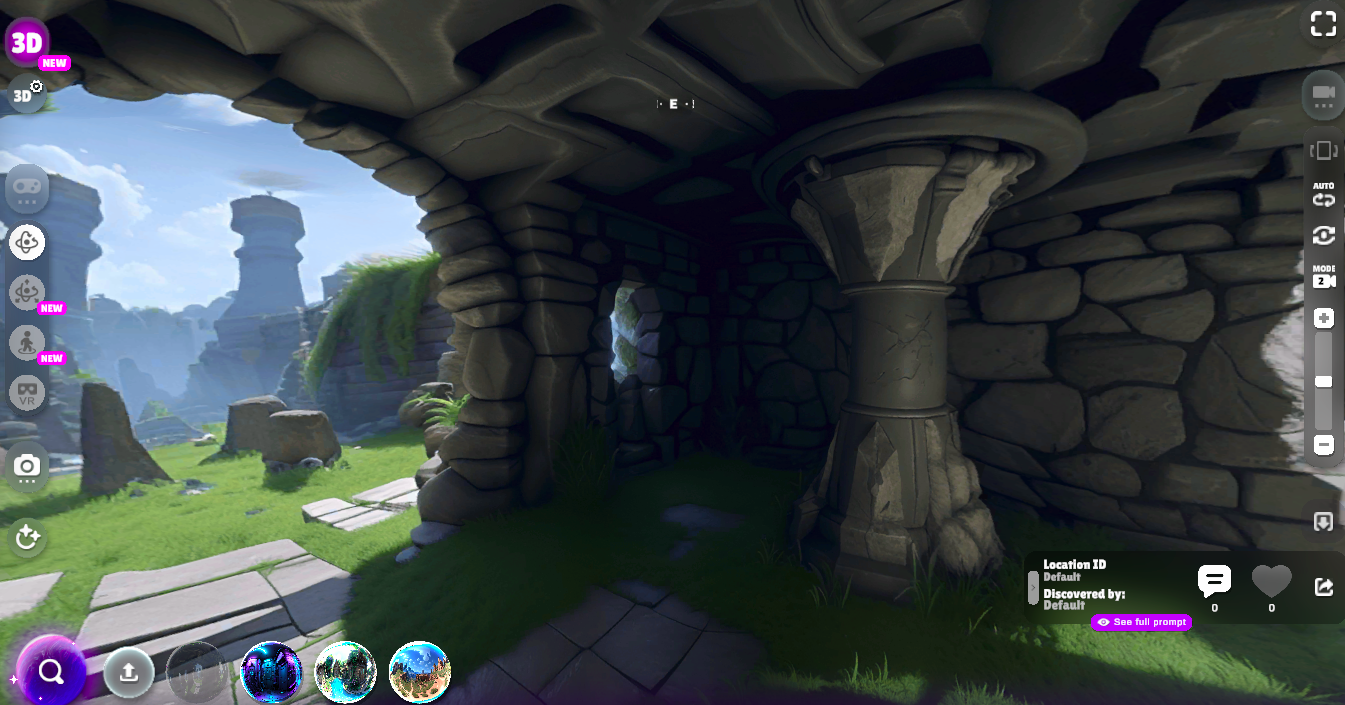Click the magnifying glass search orb

click(51, 672)
